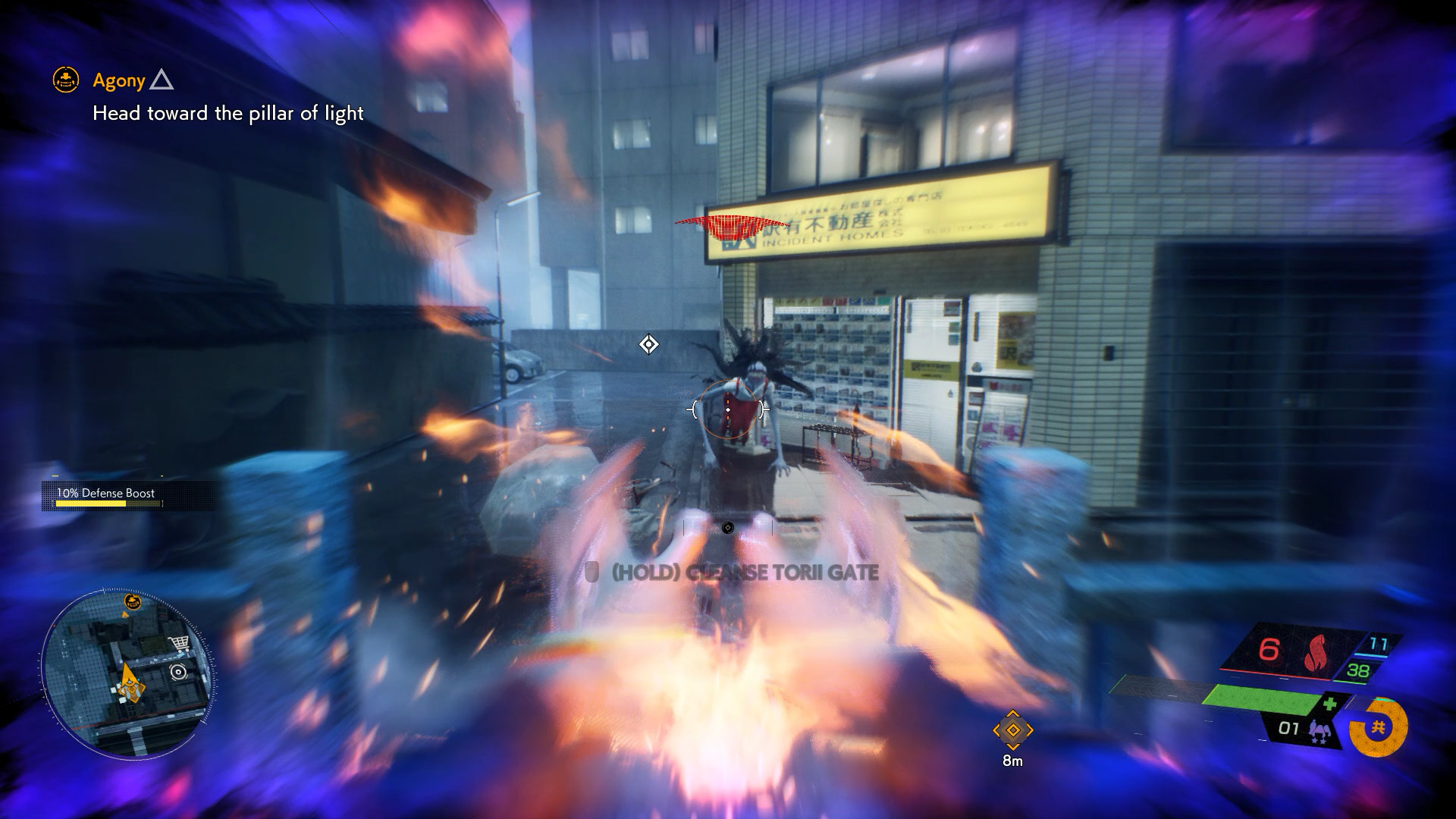Click the torii gate marker atop the minimap
The width and height of the screenshot is (1456, 819).
click(133, 601)
